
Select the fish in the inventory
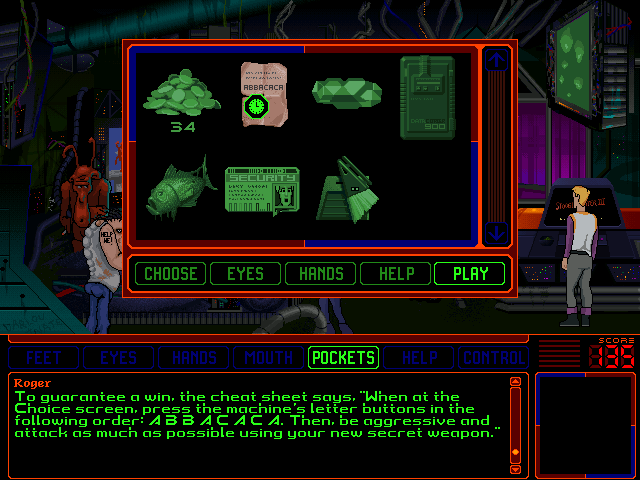(180, 186)
